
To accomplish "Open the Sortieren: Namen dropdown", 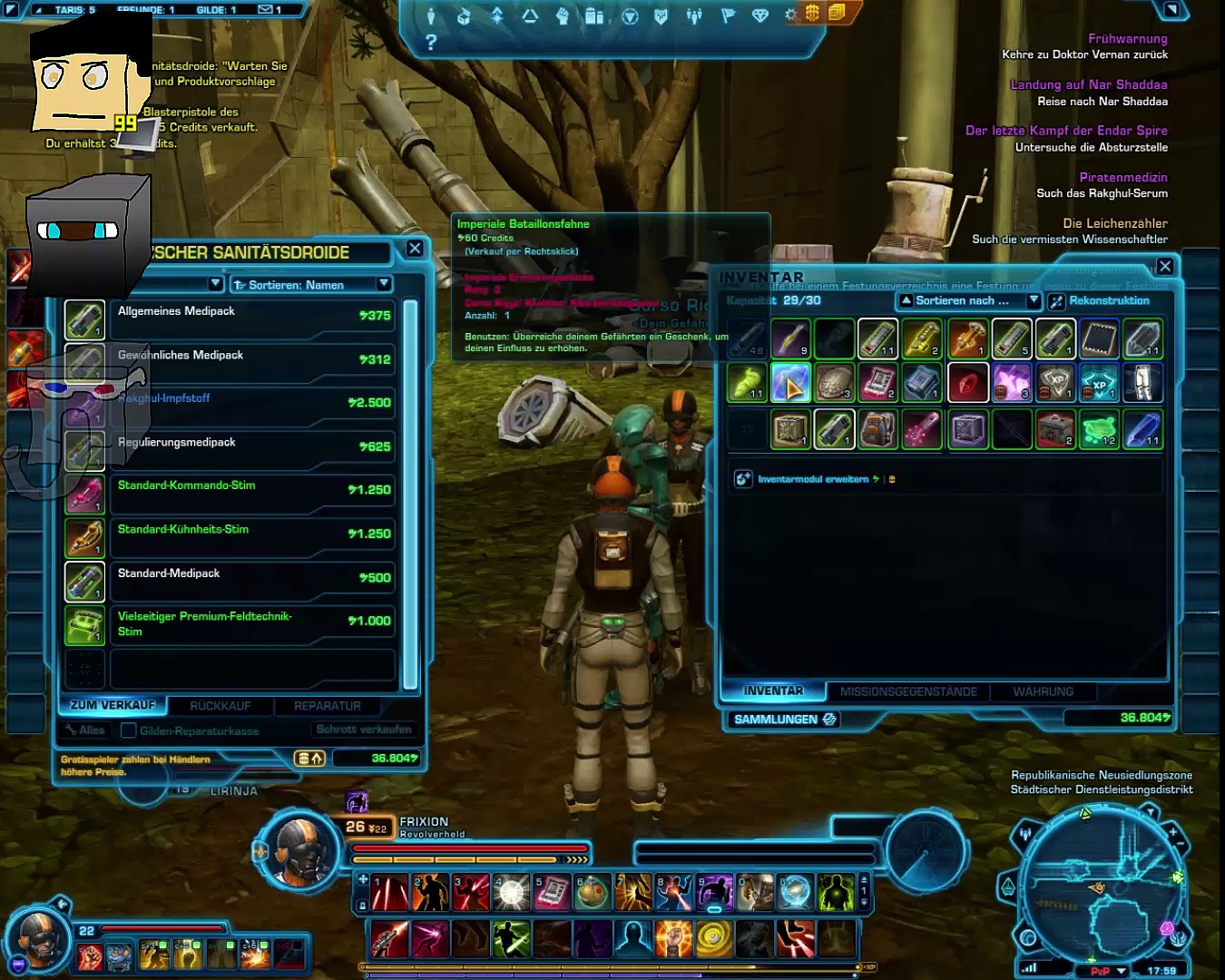I will (310, 285).
